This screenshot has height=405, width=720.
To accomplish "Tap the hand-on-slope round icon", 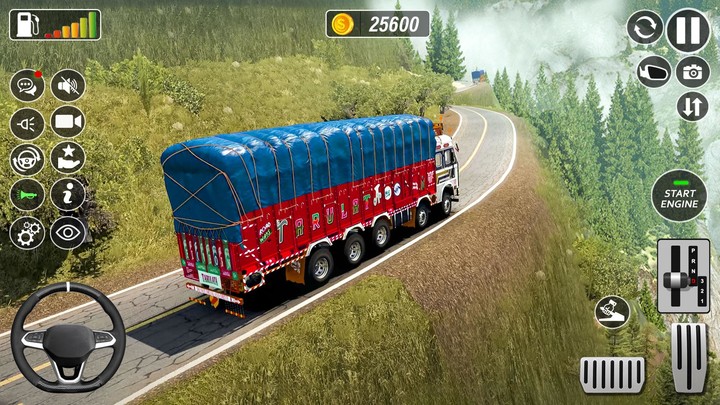I will (x=612, y=312).
